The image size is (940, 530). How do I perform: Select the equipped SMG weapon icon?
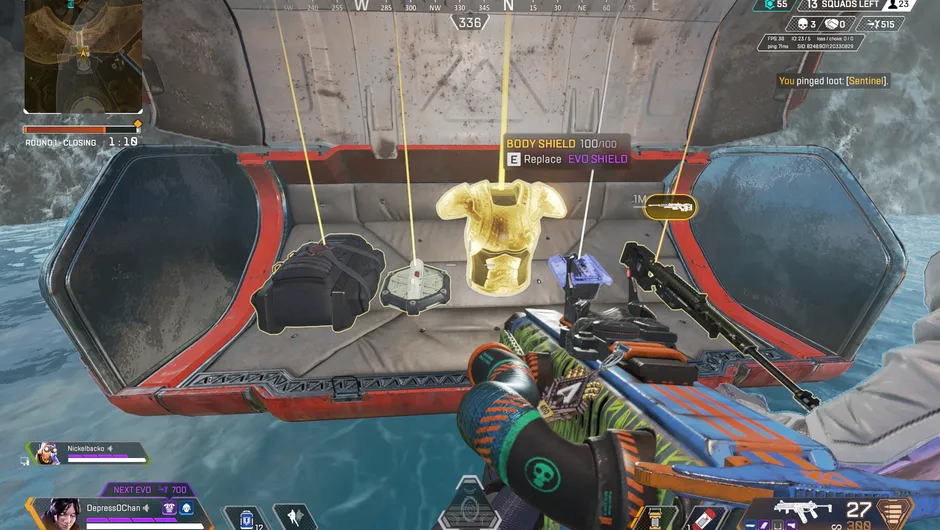pyautogui.click(x=802, y=510)
